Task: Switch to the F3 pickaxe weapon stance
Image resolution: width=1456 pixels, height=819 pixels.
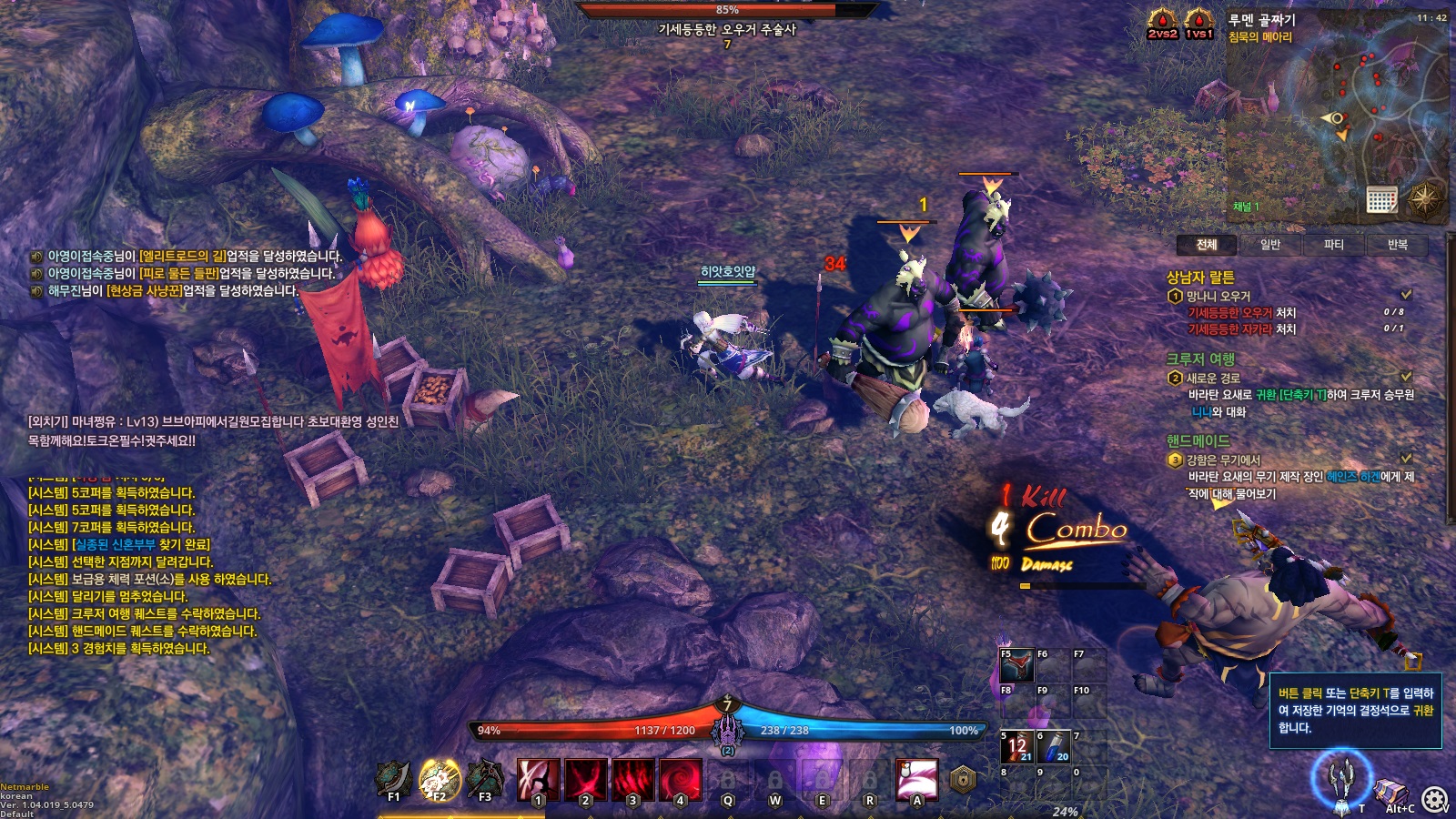Action: (x=484, y=779)
